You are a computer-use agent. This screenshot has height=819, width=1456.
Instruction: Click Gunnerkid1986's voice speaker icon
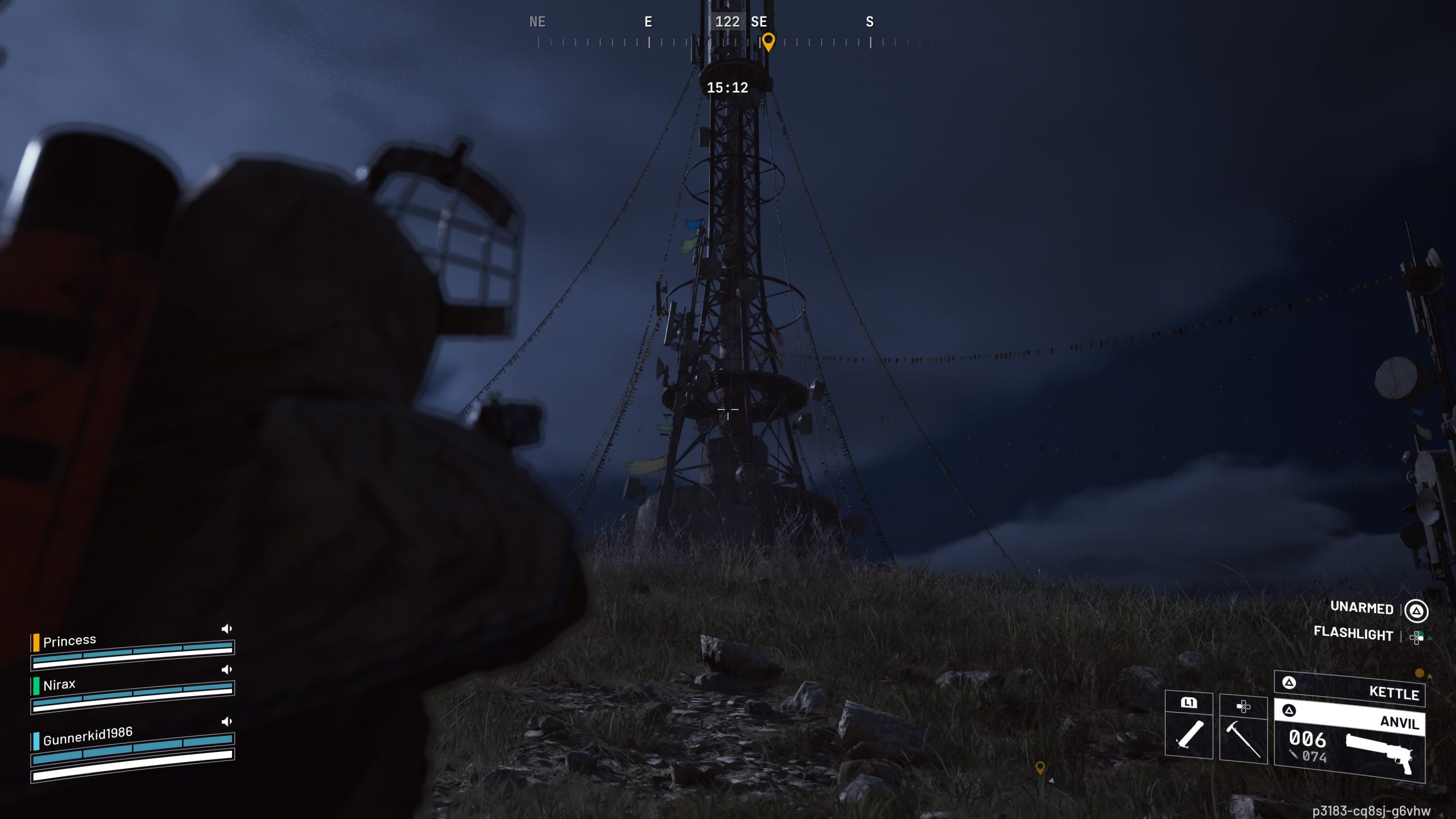click(x=226, y=722)
